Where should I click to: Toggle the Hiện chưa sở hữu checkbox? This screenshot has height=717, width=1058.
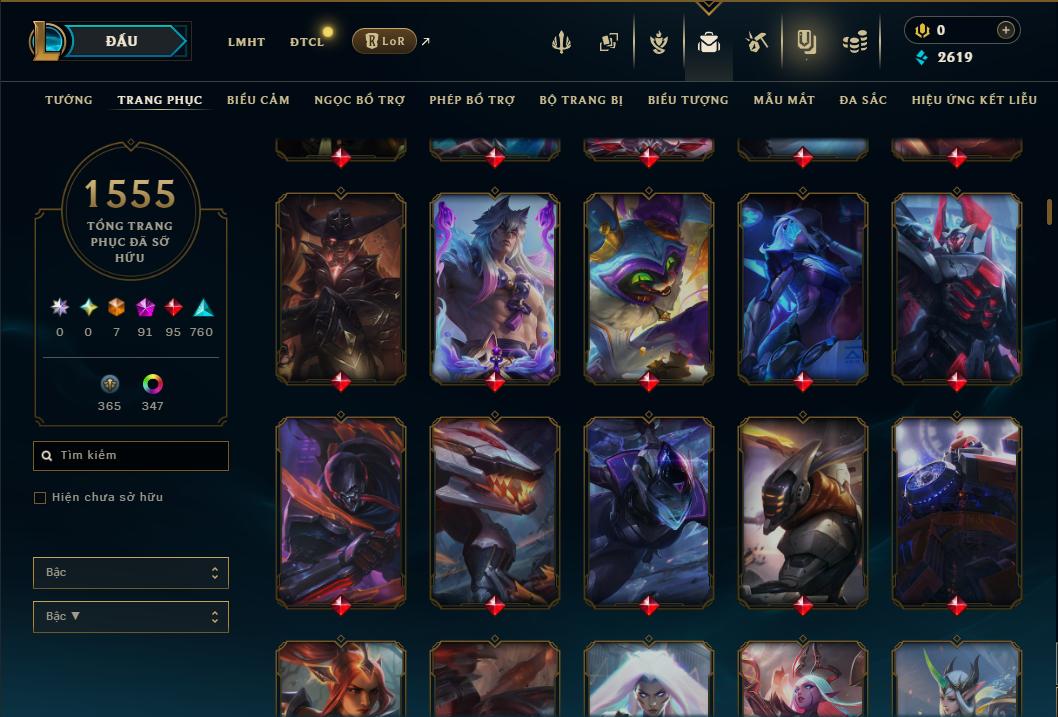(x=40, y=498)
